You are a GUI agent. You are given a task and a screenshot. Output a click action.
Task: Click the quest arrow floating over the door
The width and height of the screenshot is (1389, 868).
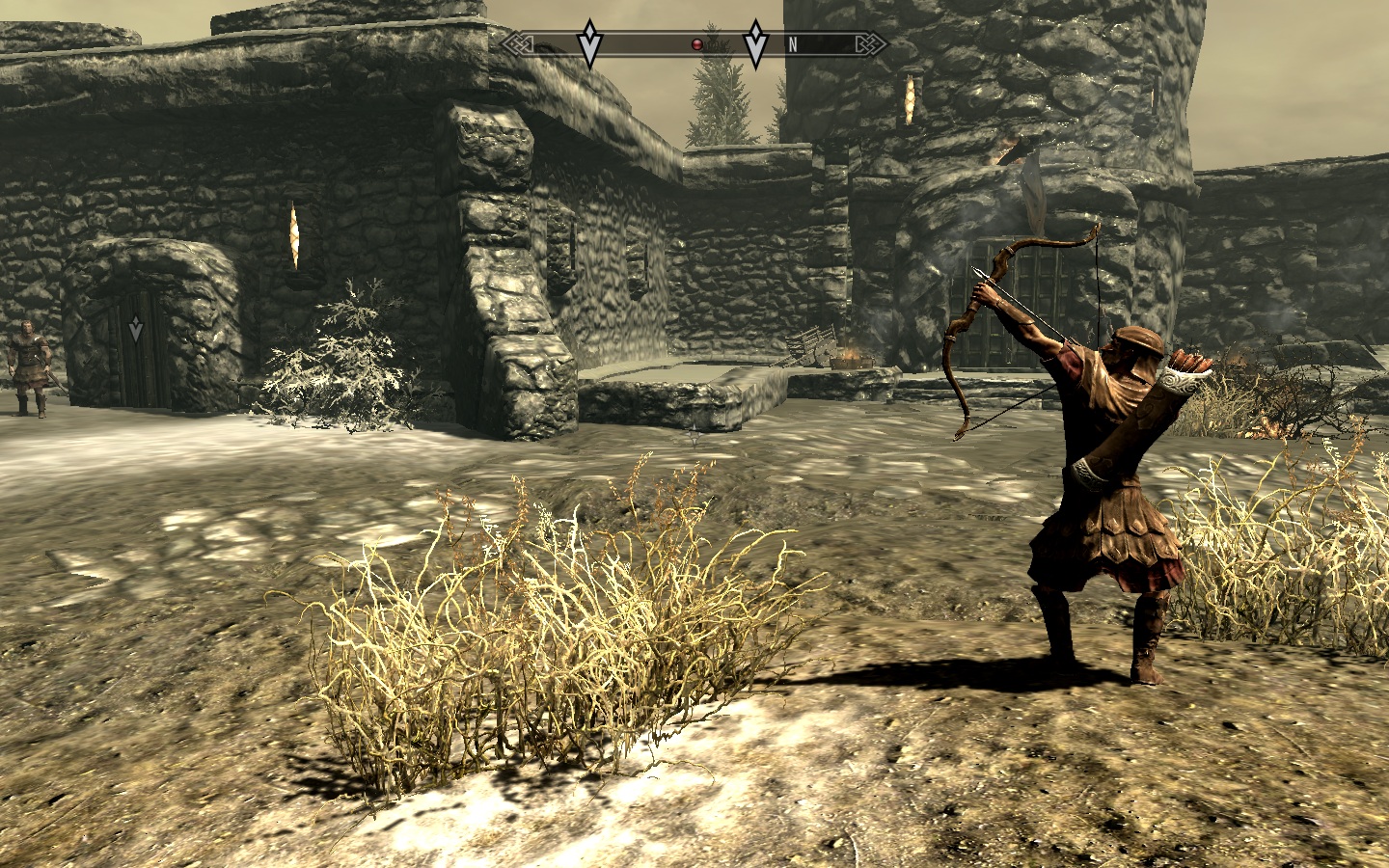136,330
